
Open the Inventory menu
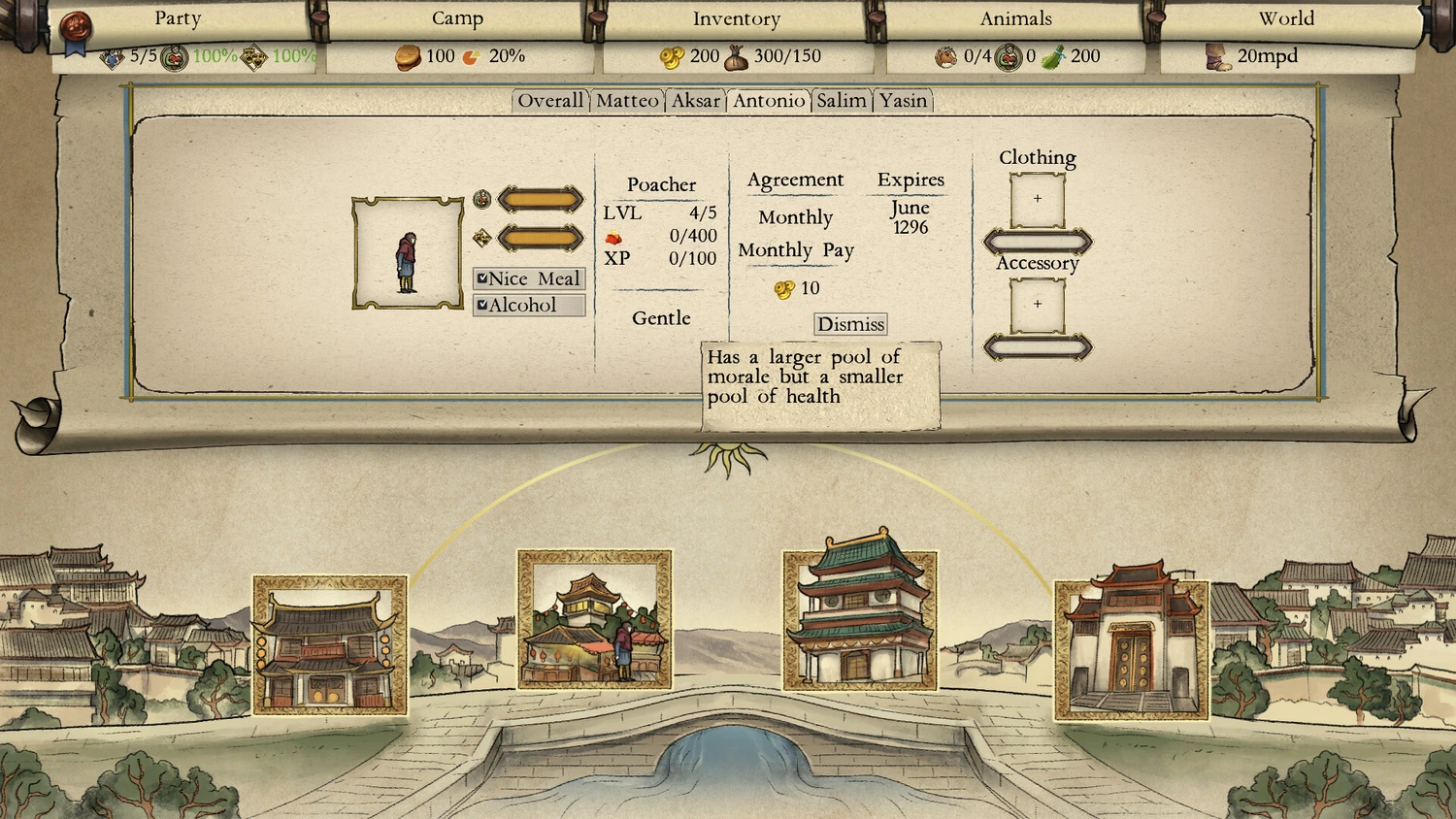[736, 18]
